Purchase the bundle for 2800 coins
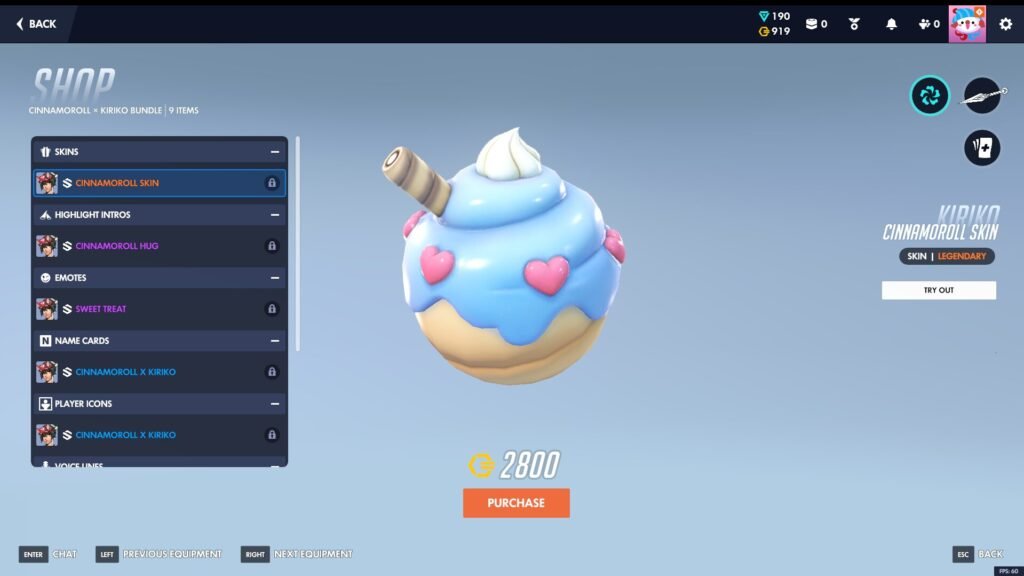The image size is (1024, 576). (x=516, y=503)
